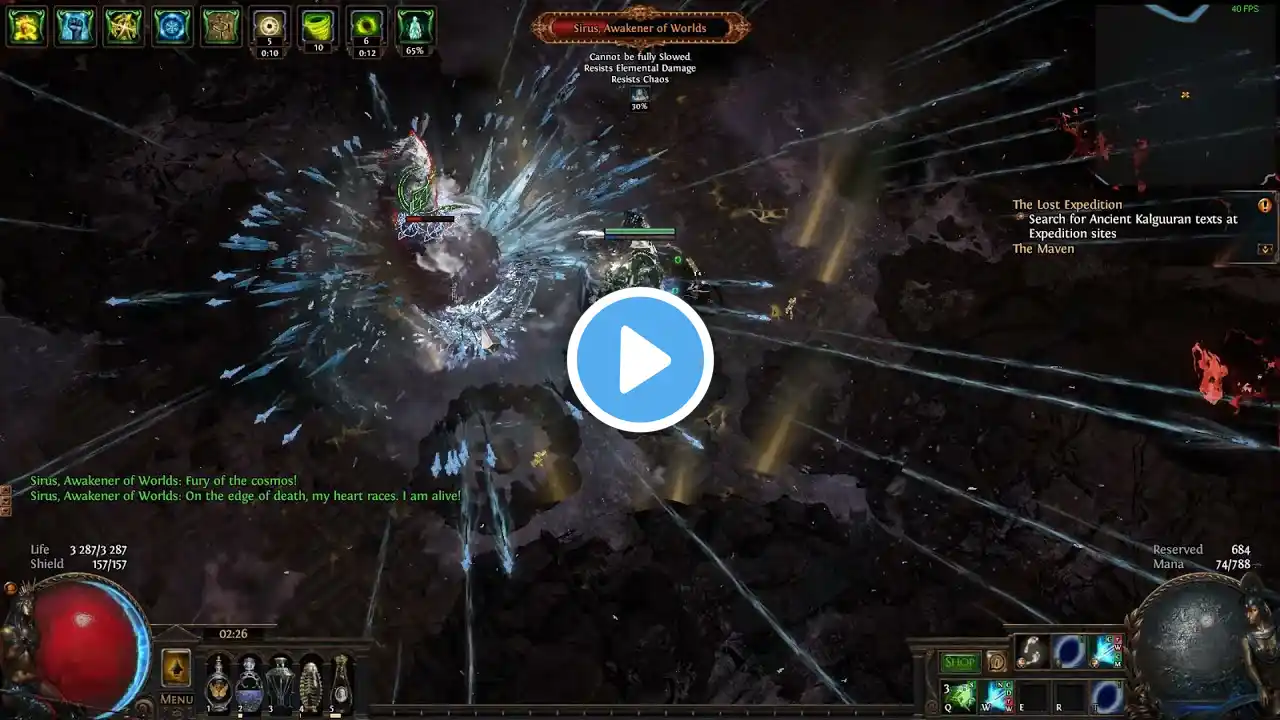Use the life flask in slot 1
Image resolution: width=1280 pixels, height=720 pixels.
(x=218, y=682)
